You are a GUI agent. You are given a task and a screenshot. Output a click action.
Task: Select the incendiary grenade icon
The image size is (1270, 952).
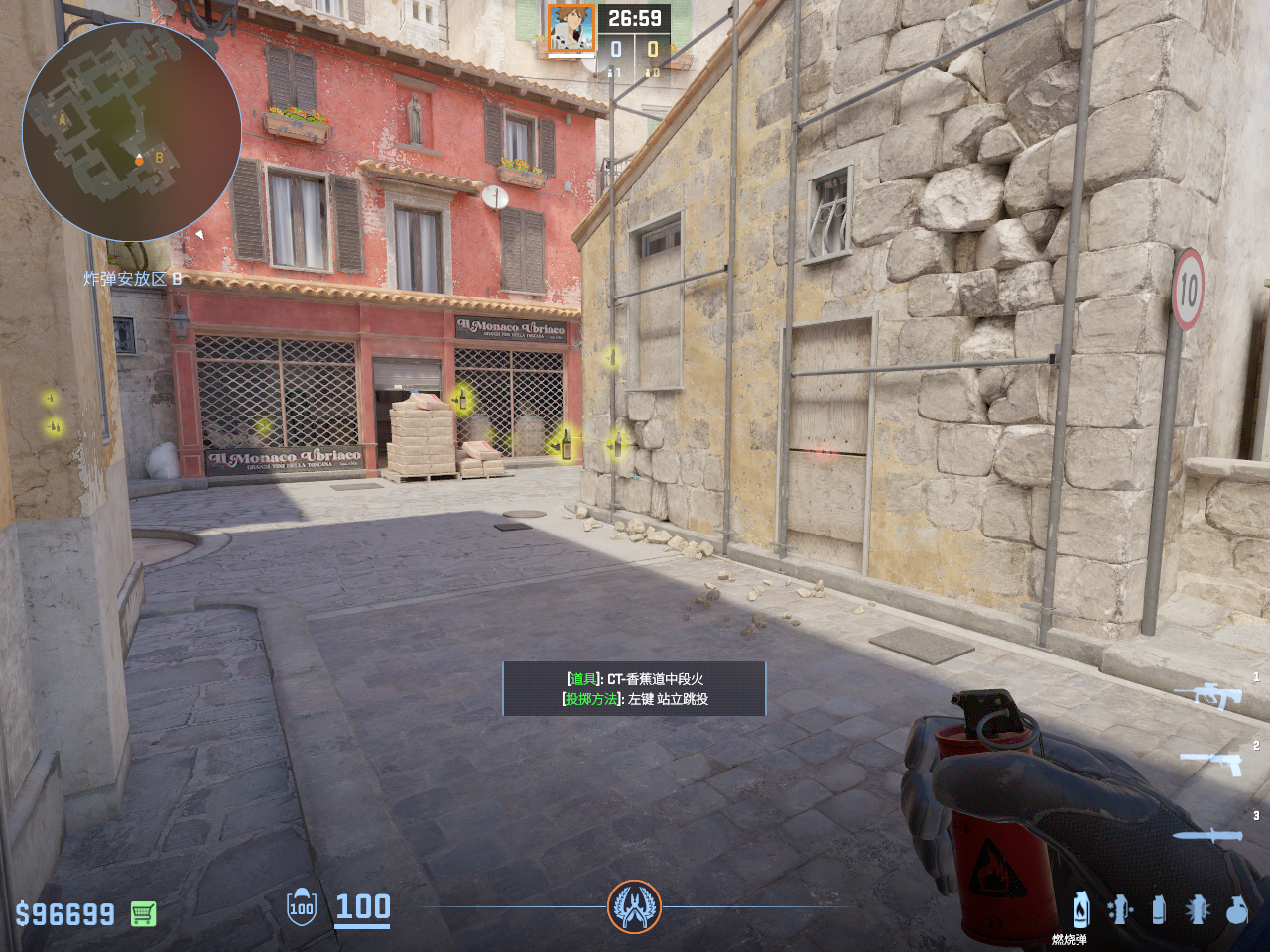click(1080, 909)
